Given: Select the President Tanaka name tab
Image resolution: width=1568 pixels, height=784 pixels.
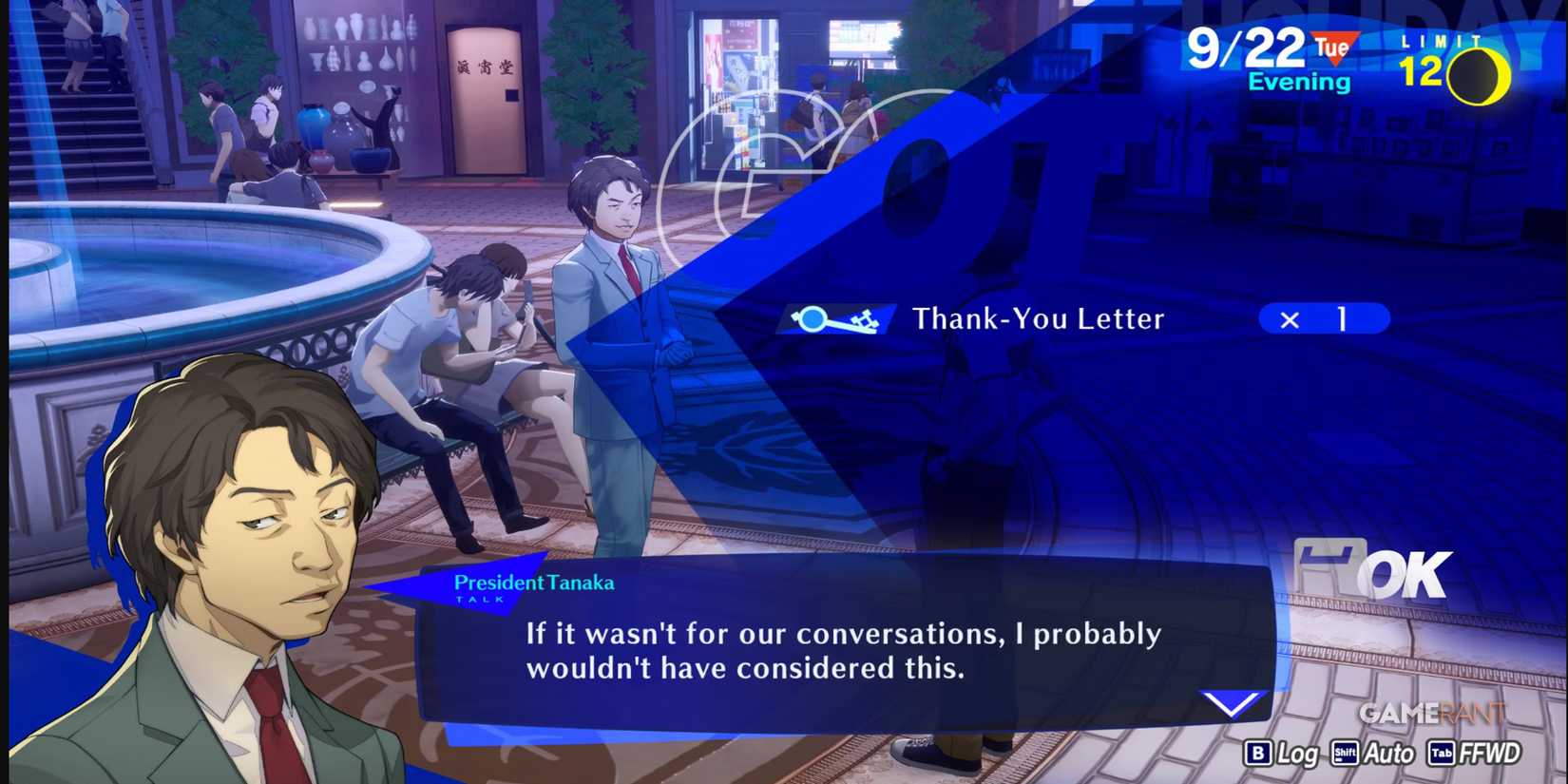Looking at the screenshot, I should [x=533, y=583].
